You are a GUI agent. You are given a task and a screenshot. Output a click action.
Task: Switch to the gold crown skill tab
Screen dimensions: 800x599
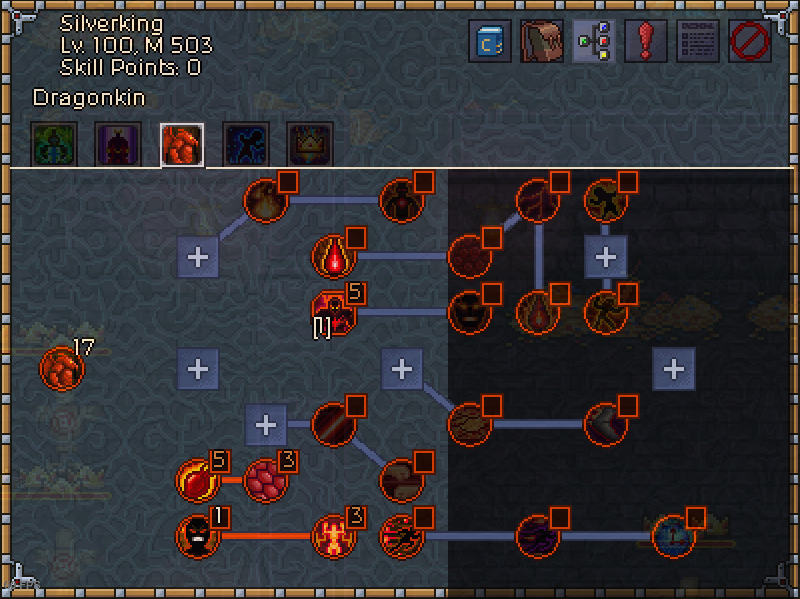tap(310, 145)
